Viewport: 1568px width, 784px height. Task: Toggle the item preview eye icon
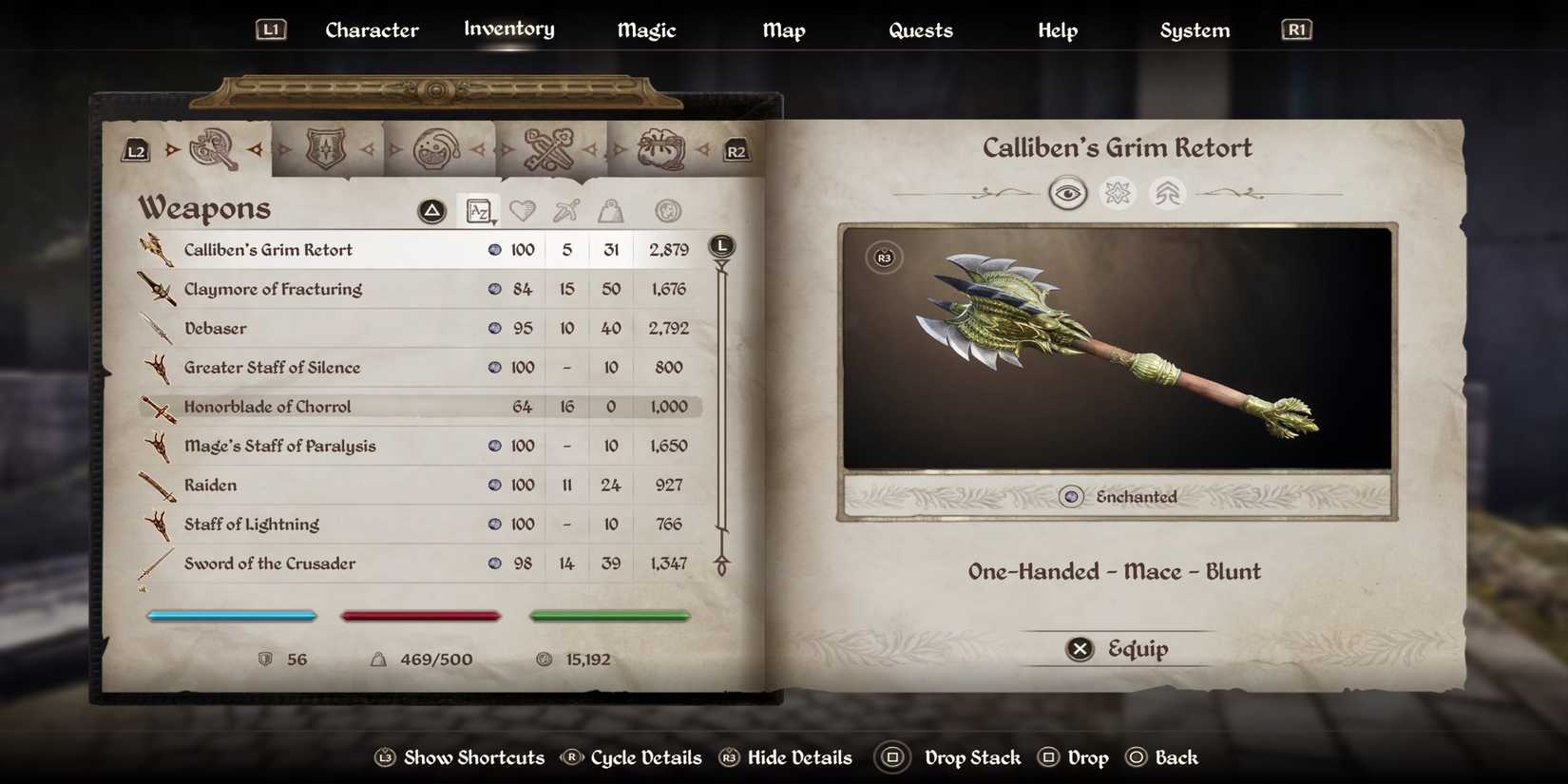(x=1070, y=192)
